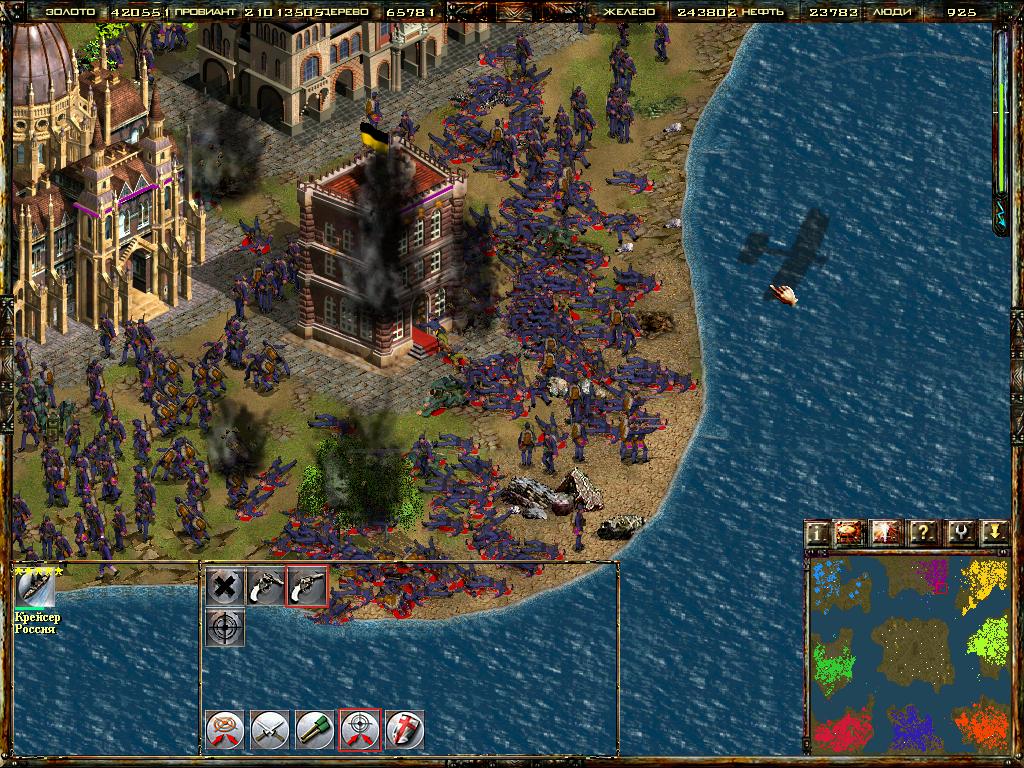Select the red-highlighted pistol icon
1024x768 pixels.
(x=306, y=587)
